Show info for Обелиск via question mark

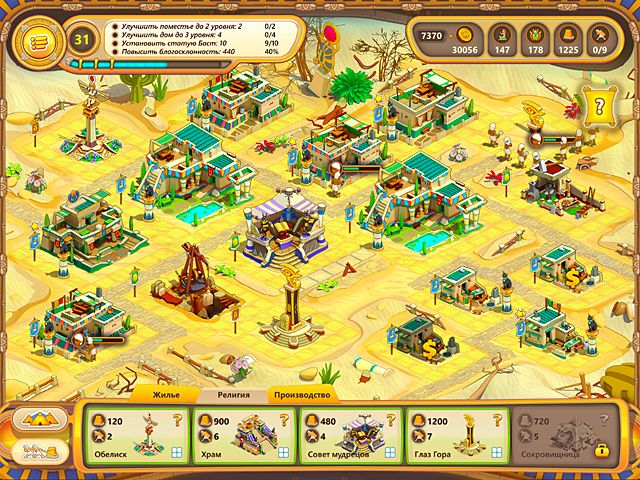pos(178,421)
